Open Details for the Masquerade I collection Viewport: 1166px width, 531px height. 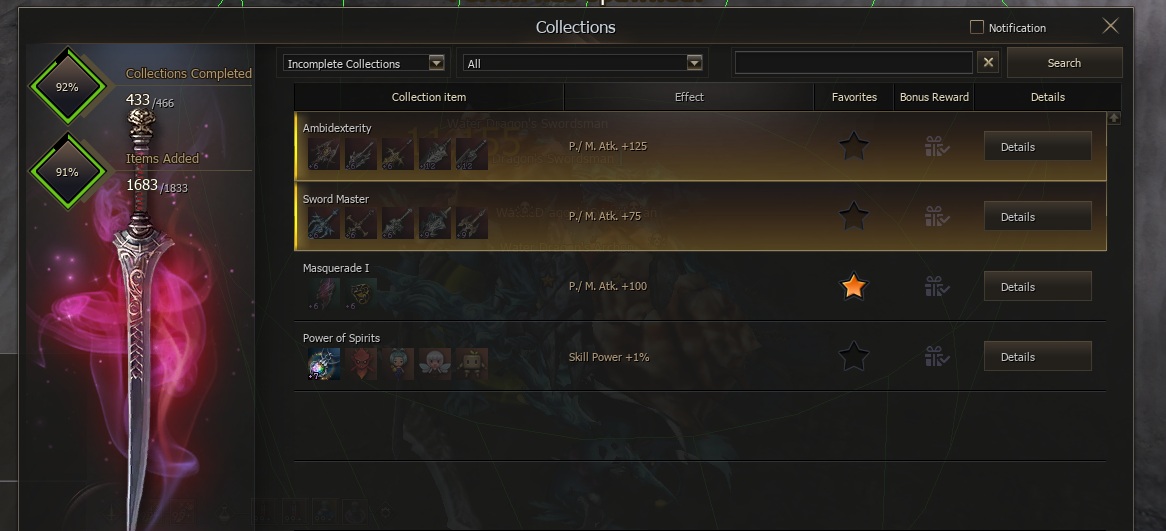click(1037, 287)
